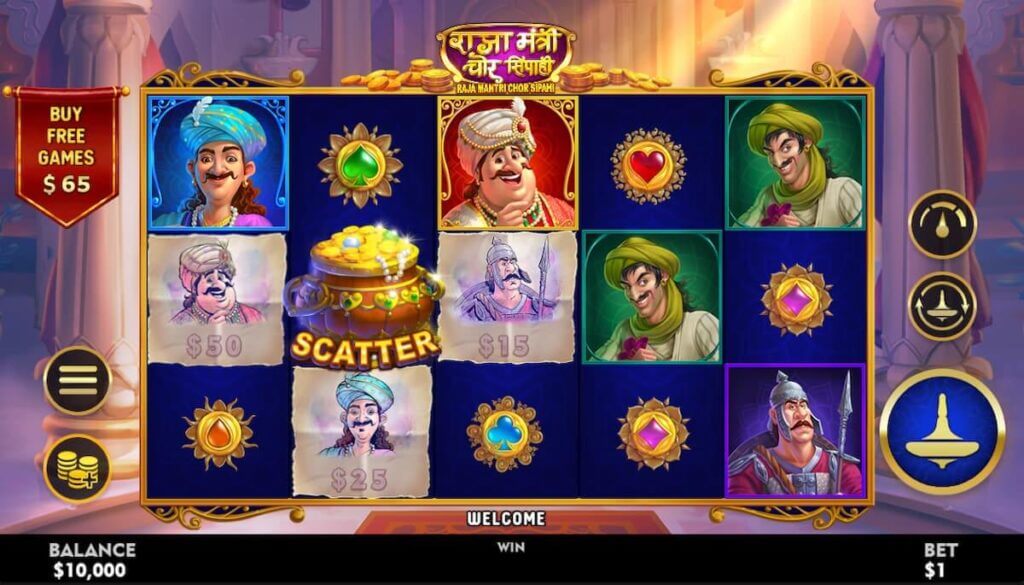This screenshot has width=1024, height=585.
Task: Open the hamburger menu
Action: click(x=77, y=380)
